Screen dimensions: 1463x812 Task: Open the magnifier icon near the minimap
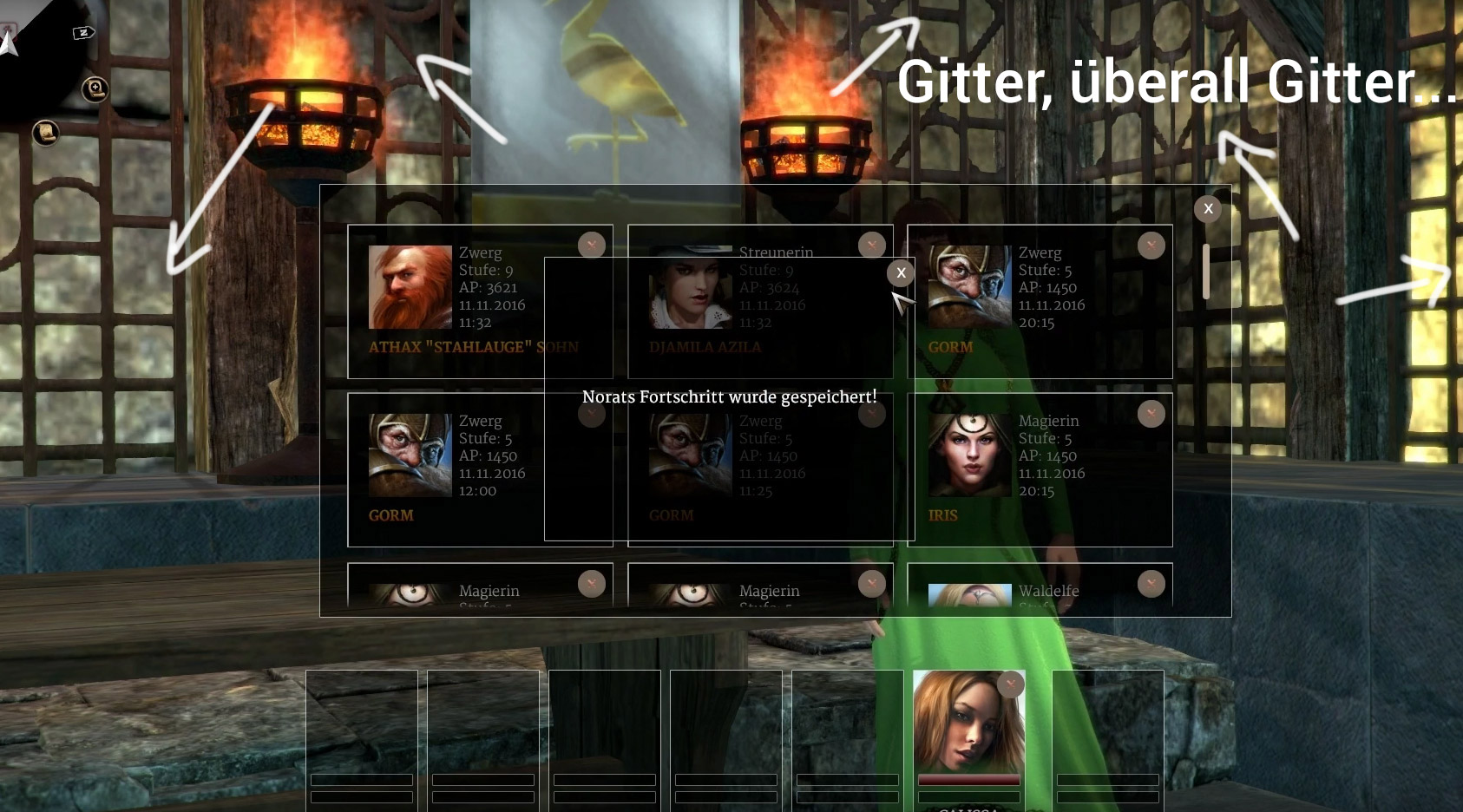[95, 88]
